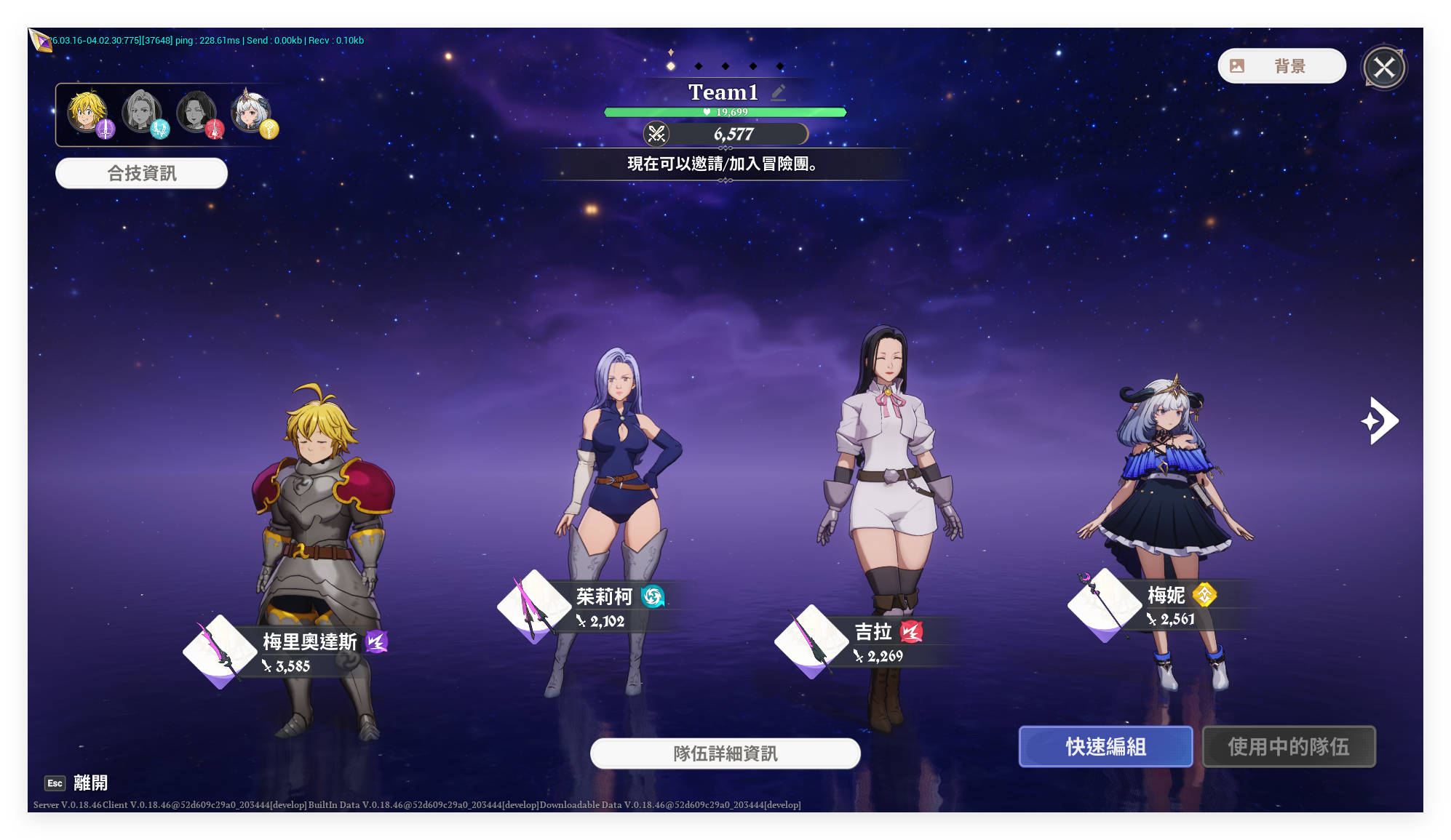Click the 離開 leave label
Viewport: 1451px width, 840px height.
tap(90, 783)
